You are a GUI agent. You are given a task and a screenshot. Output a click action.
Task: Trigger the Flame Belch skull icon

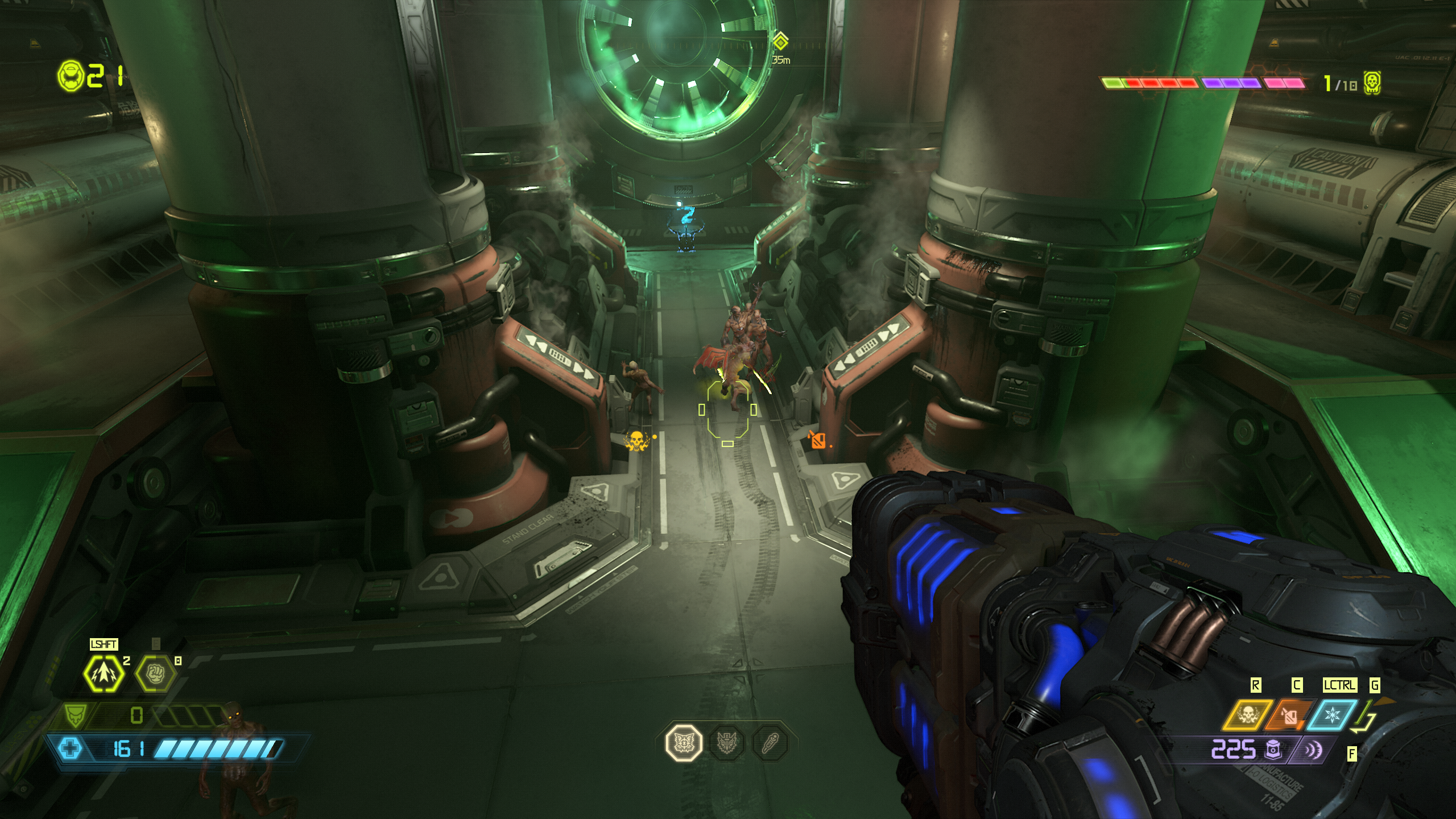tap(1247, 715)
